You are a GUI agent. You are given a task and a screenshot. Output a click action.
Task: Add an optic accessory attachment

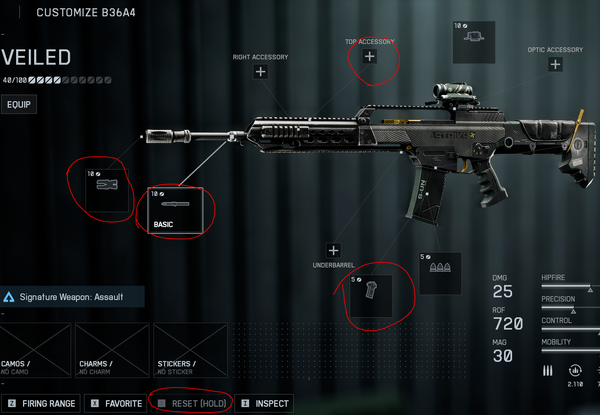[x=555, y=65]
